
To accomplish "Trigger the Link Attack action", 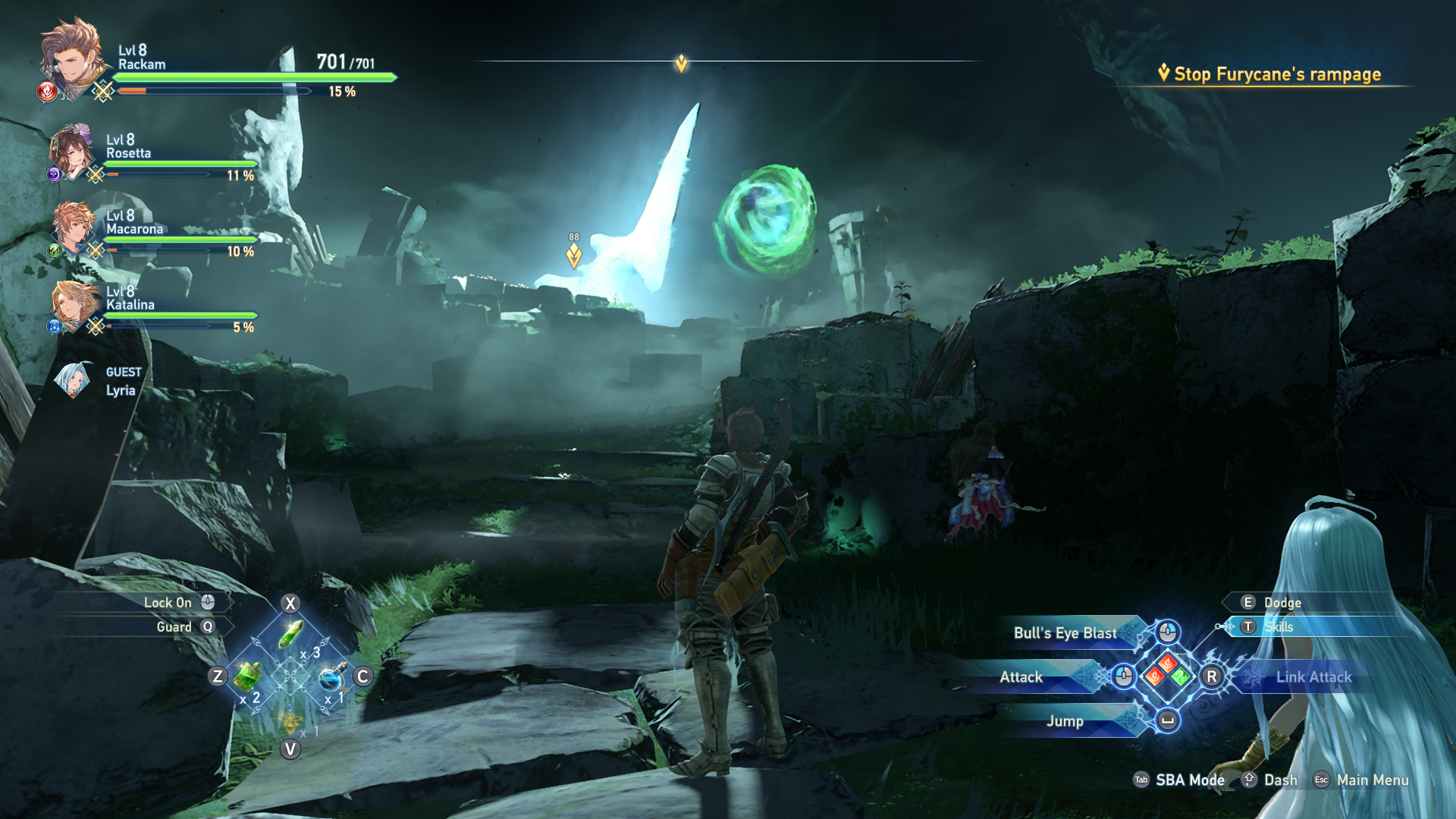I will point(1313,677).
